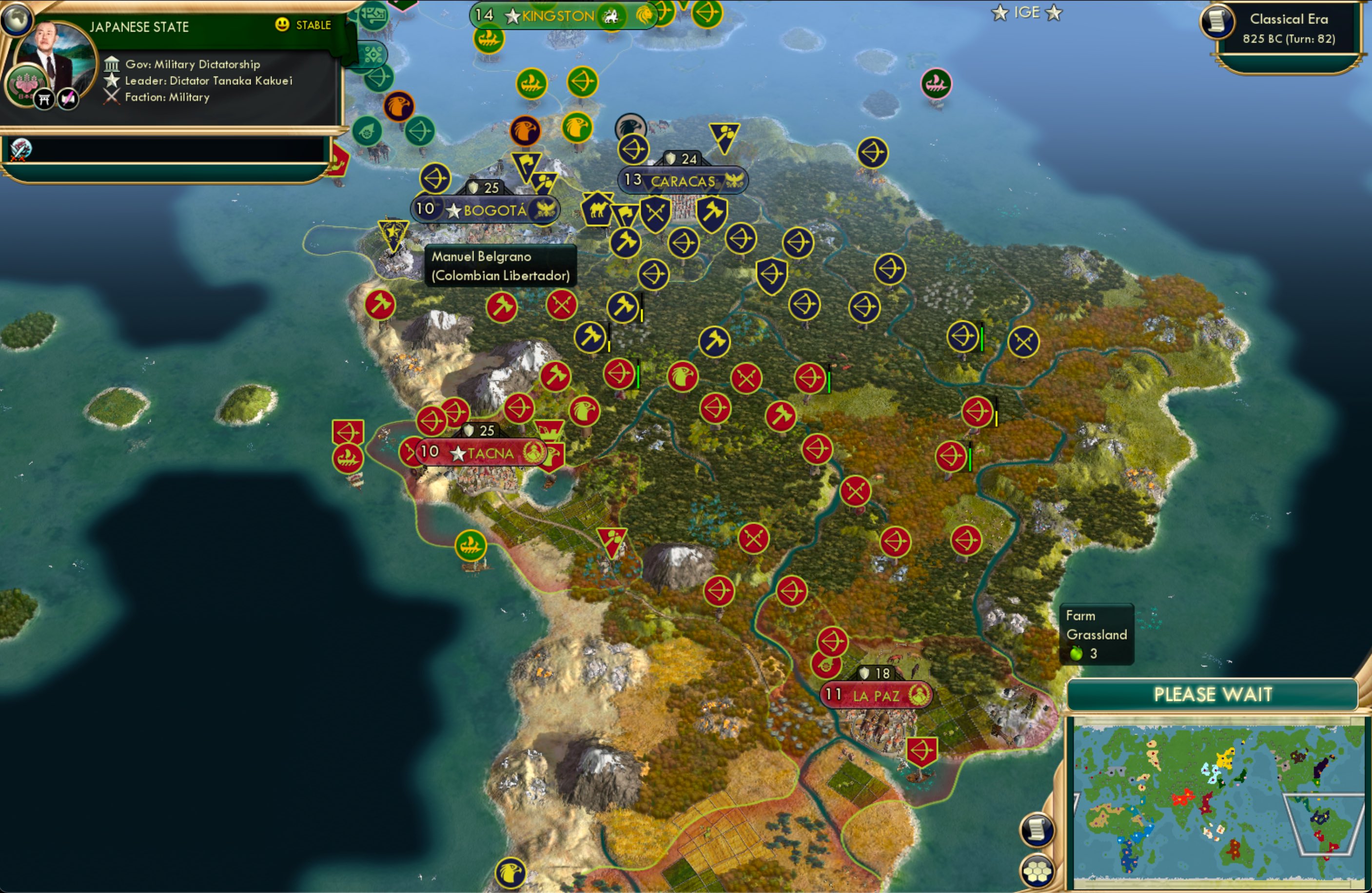
Task: Click the Japanese State faction header
Action: 139,26
